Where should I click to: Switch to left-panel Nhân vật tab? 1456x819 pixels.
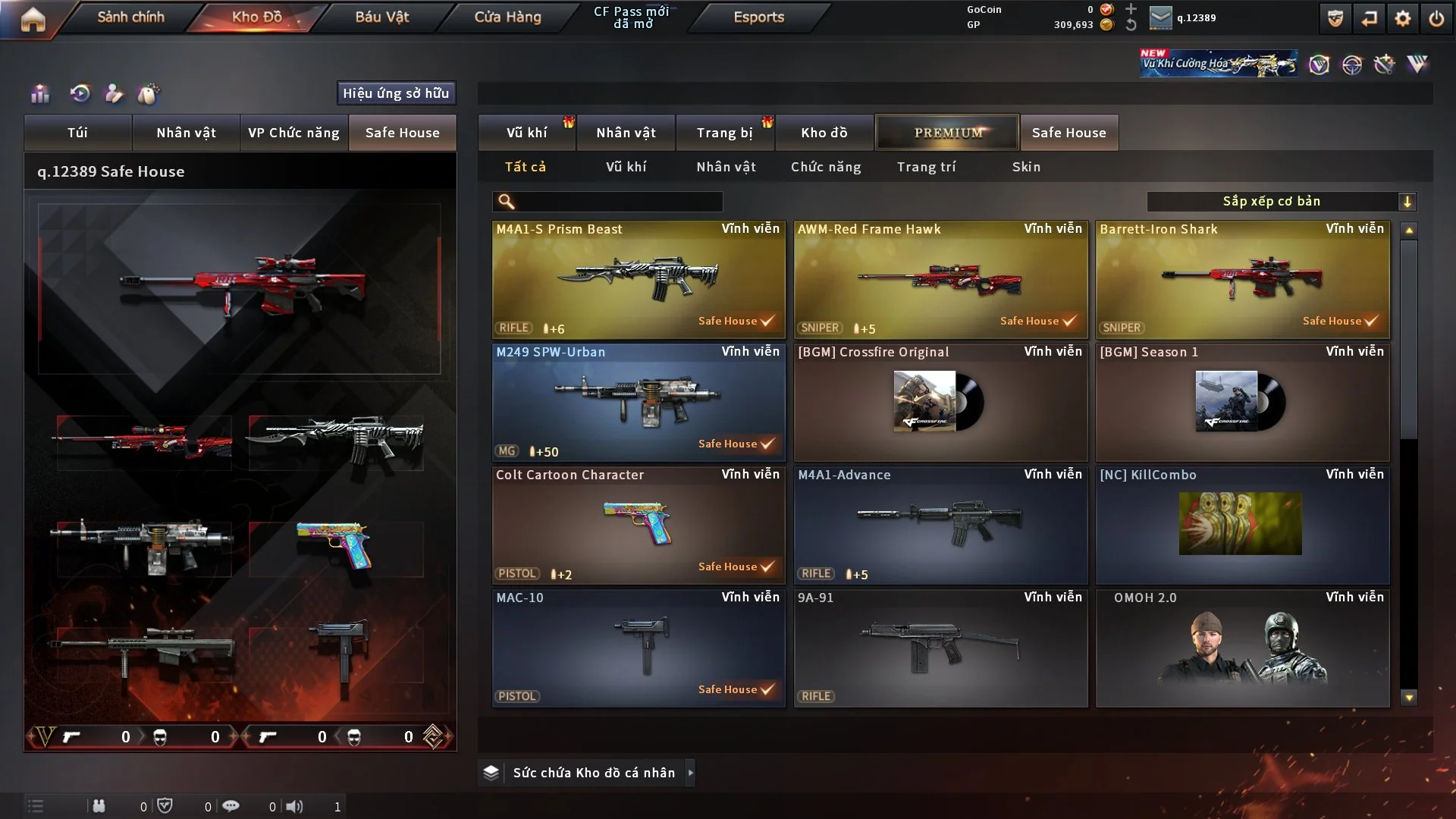pyautogui.click(x=186, y=133)
